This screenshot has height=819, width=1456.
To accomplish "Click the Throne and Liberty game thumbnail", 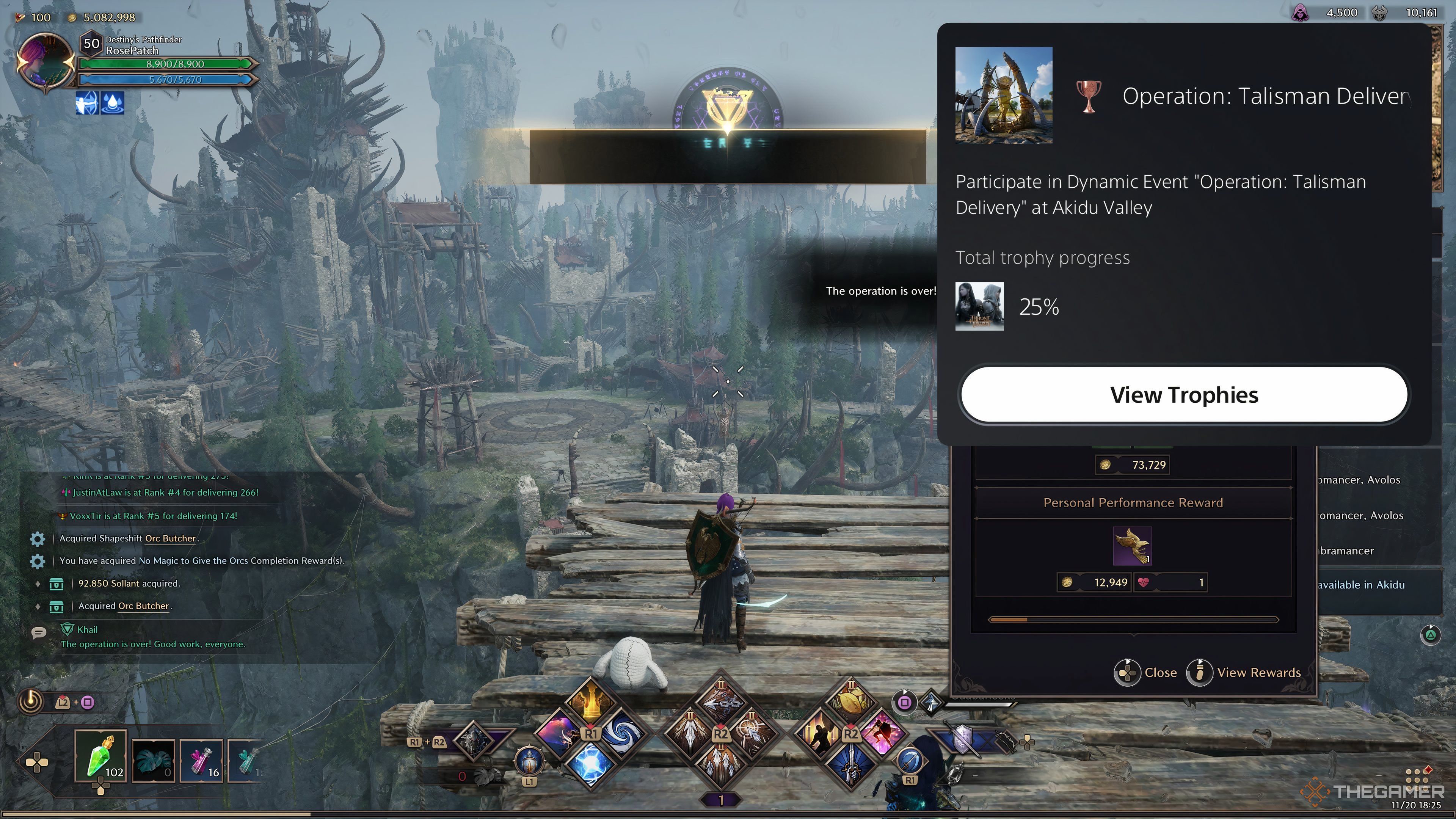I will click(979, 306).
